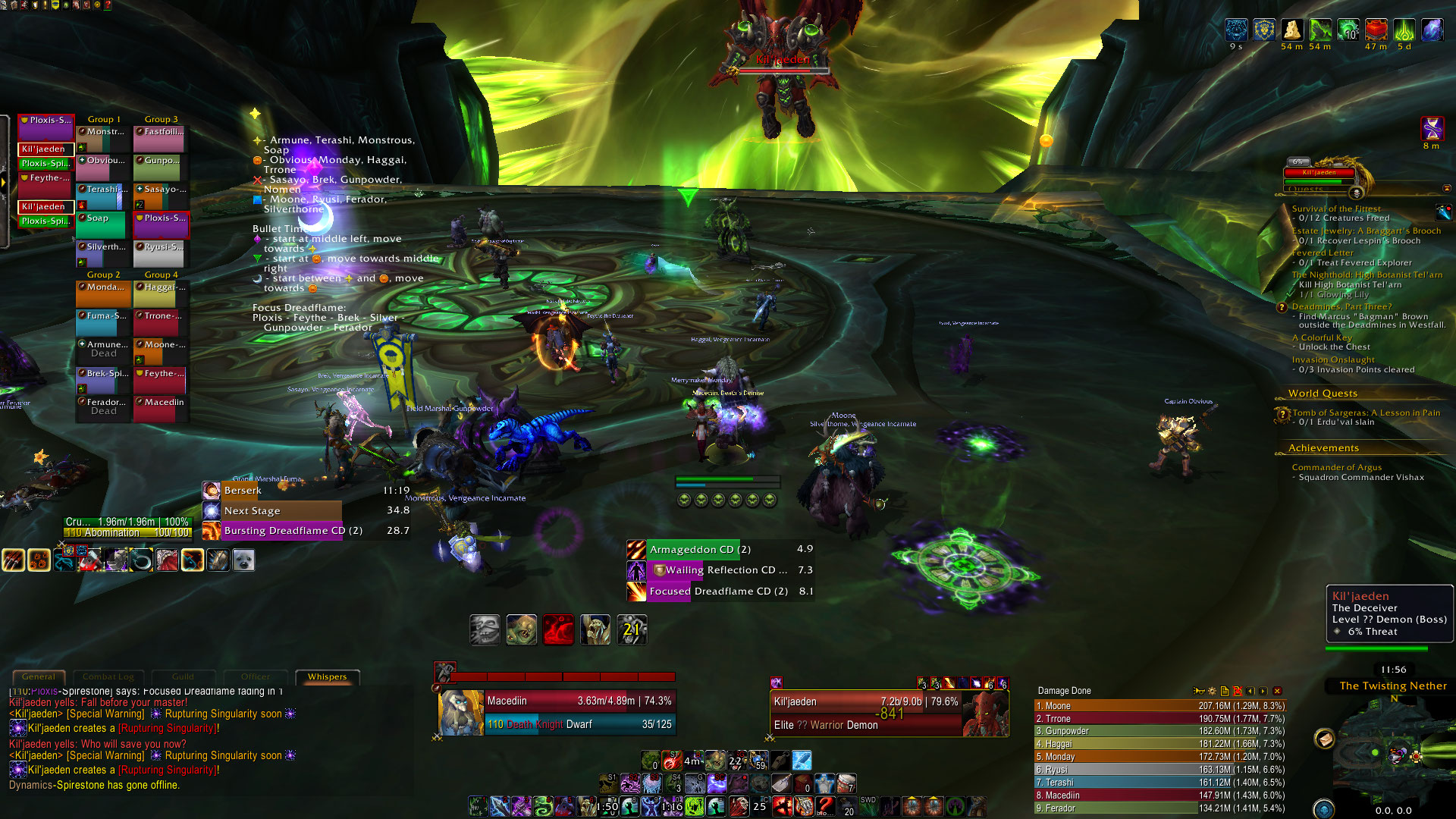
Task: Open the A Colorful Key quest entry
Action: point(1322,337)
